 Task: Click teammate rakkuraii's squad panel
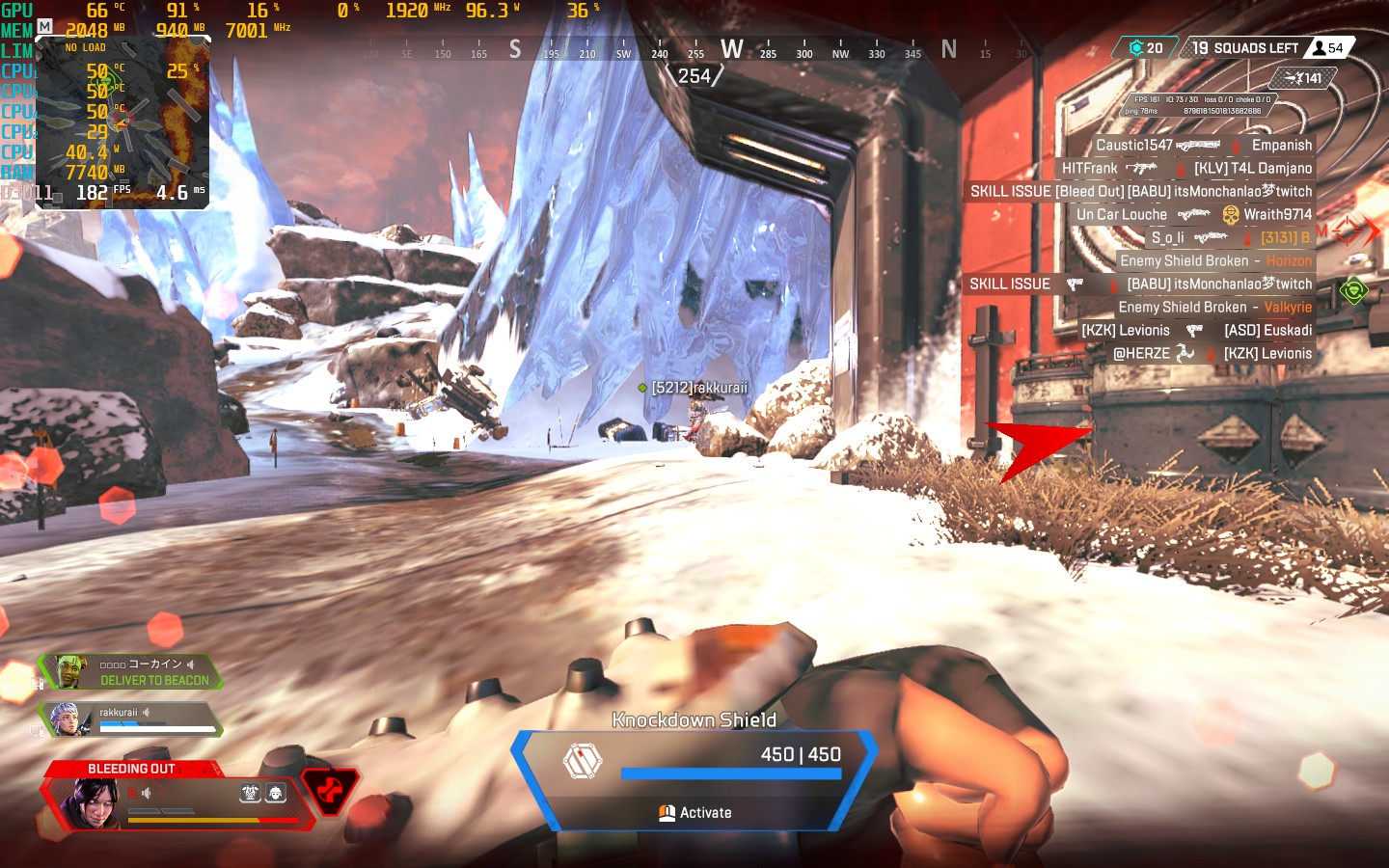130,719
